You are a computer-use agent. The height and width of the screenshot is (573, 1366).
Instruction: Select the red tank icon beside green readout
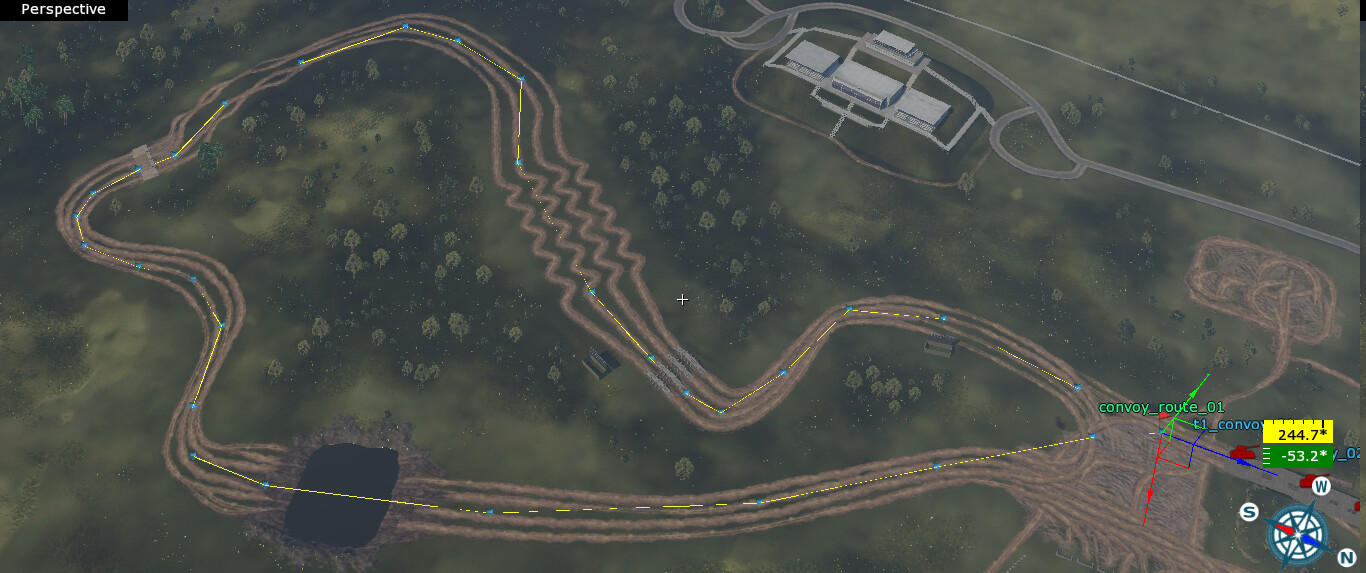tap(1244, 453)
